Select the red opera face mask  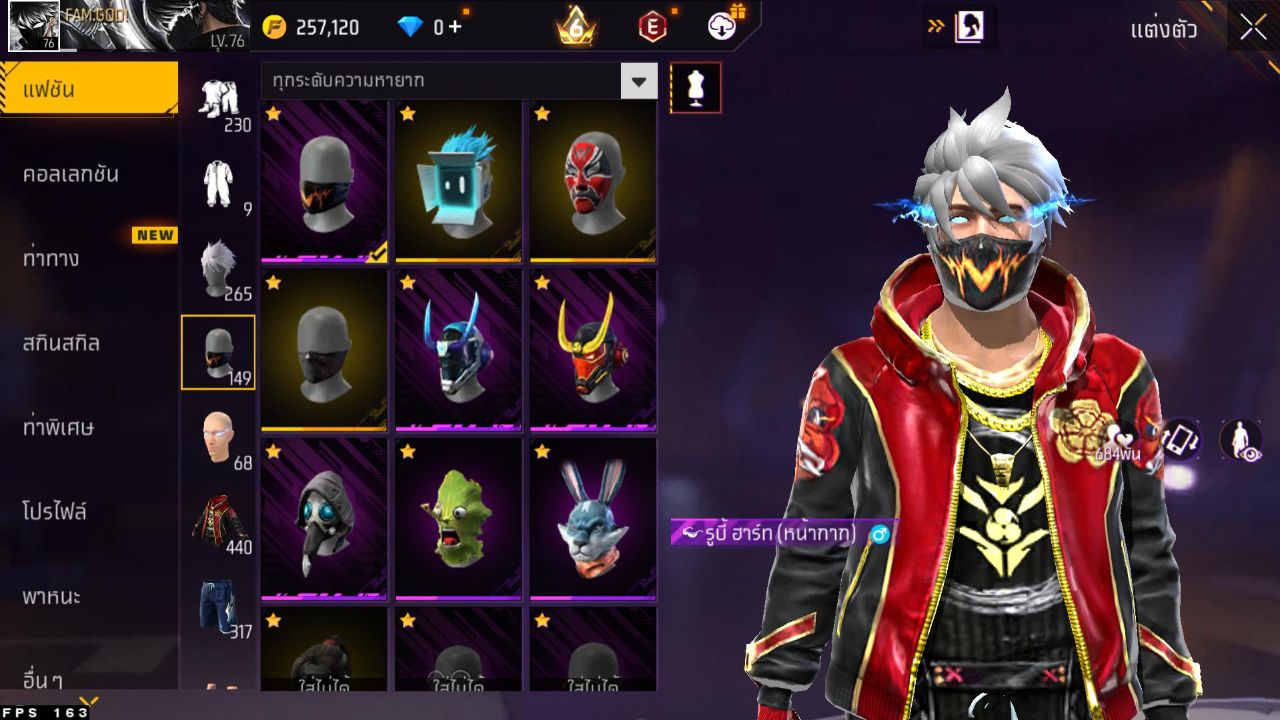(592, 181)
